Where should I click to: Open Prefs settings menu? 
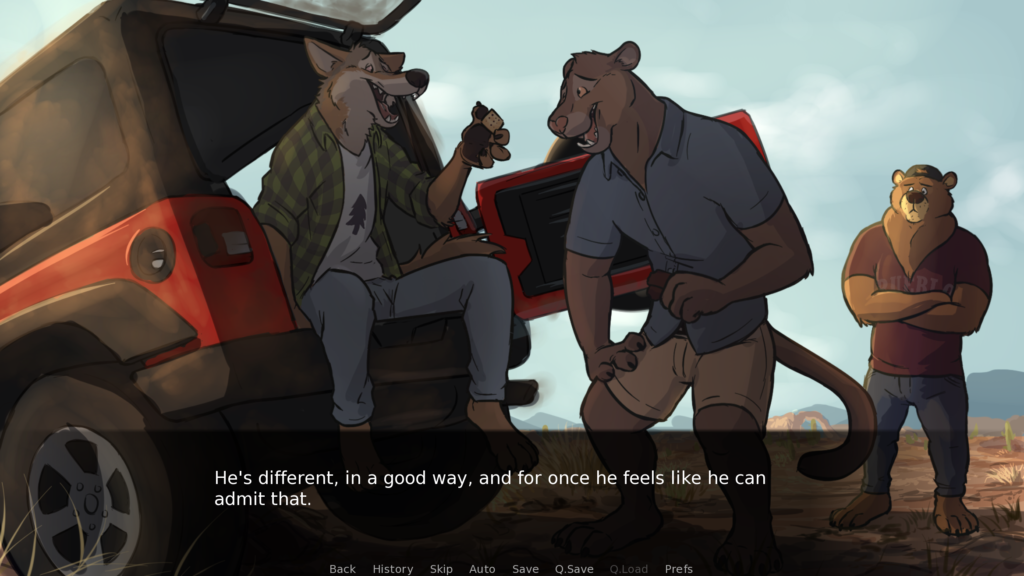679,569
